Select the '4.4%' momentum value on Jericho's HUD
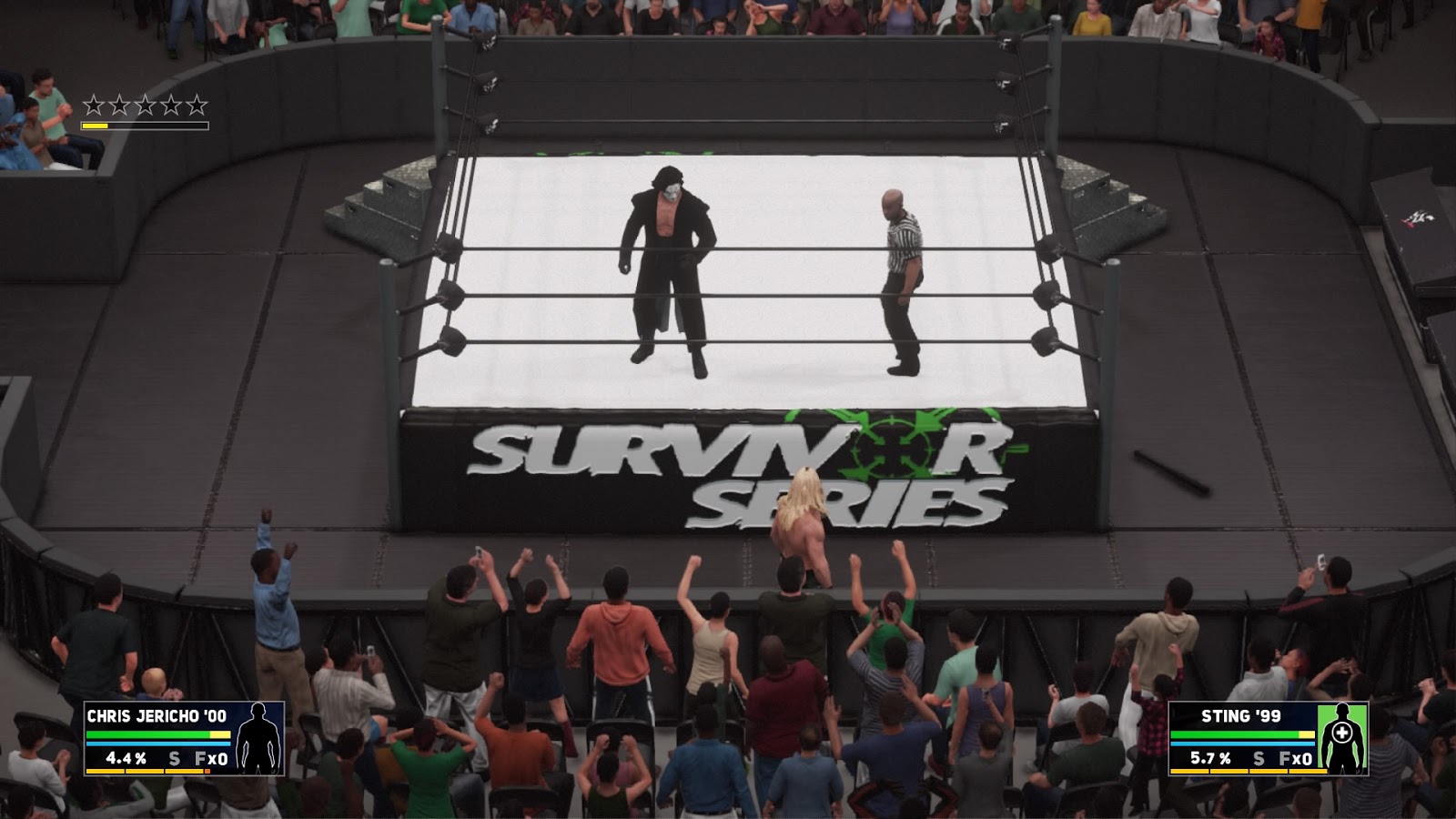 pos(125,756)
